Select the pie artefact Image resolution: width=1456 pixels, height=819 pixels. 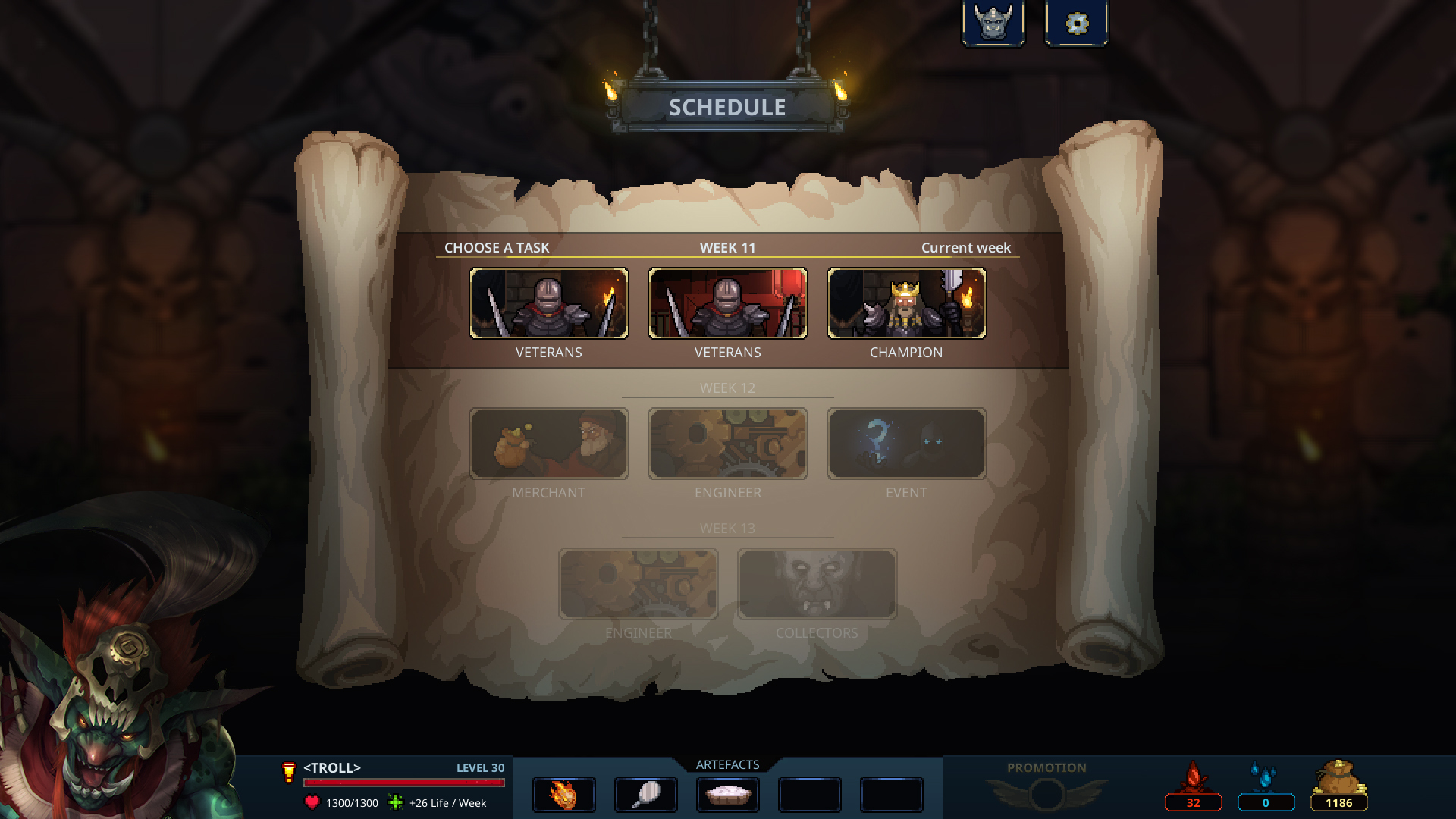click(728, 795)
